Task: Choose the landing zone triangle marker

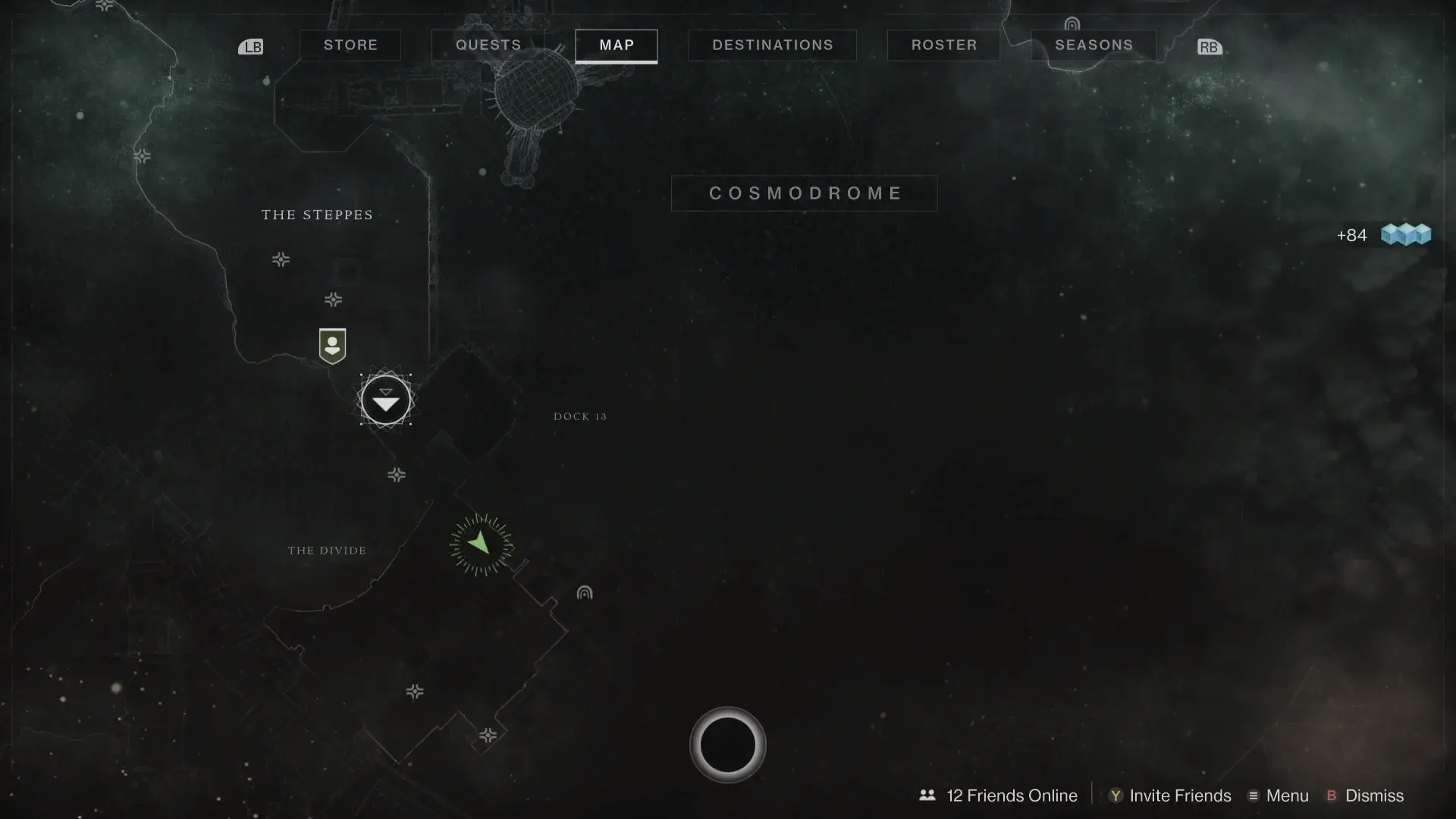Action: click(x=386, y=400)
